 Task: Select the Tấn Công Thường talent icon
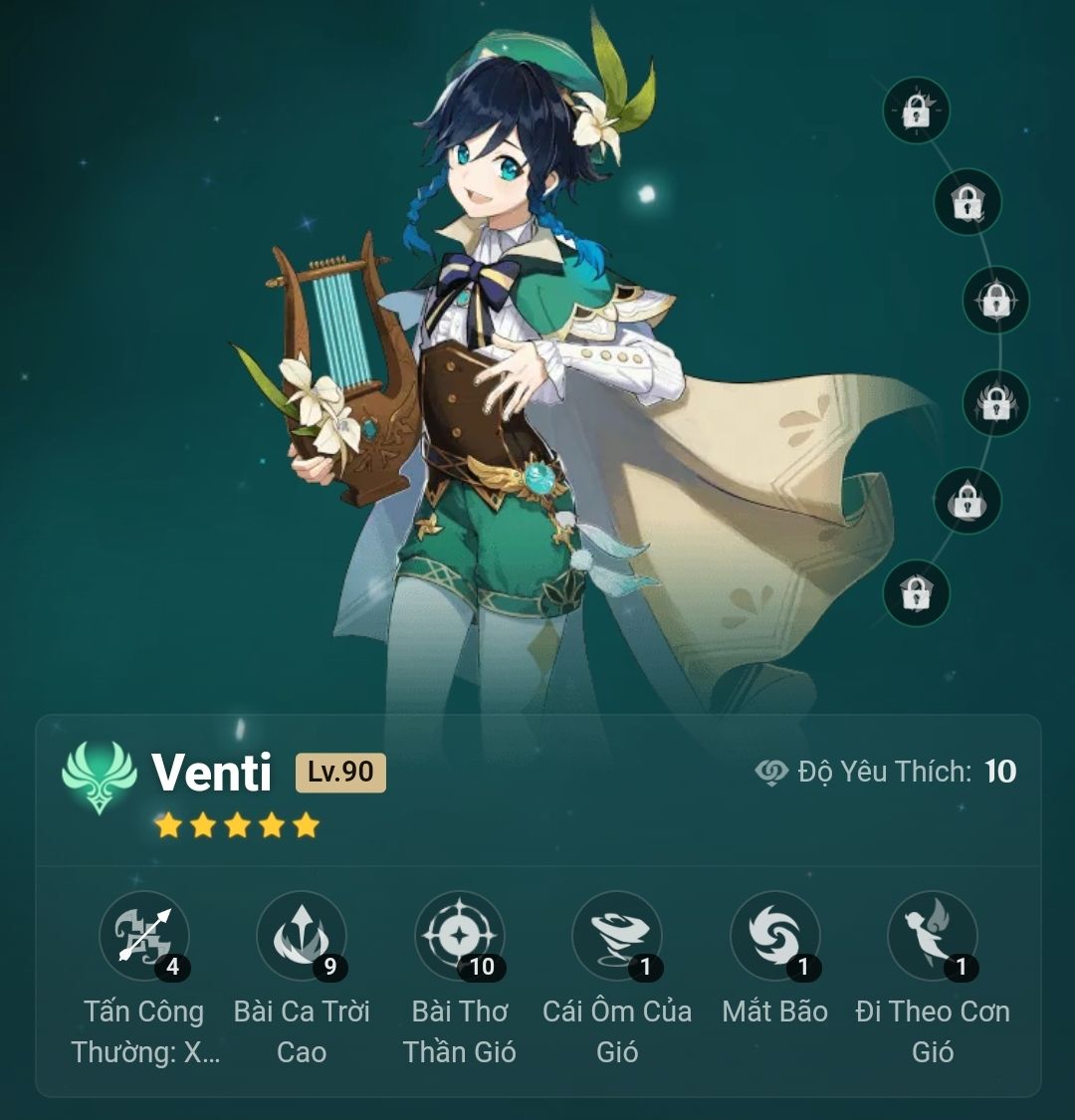(144, 936)
